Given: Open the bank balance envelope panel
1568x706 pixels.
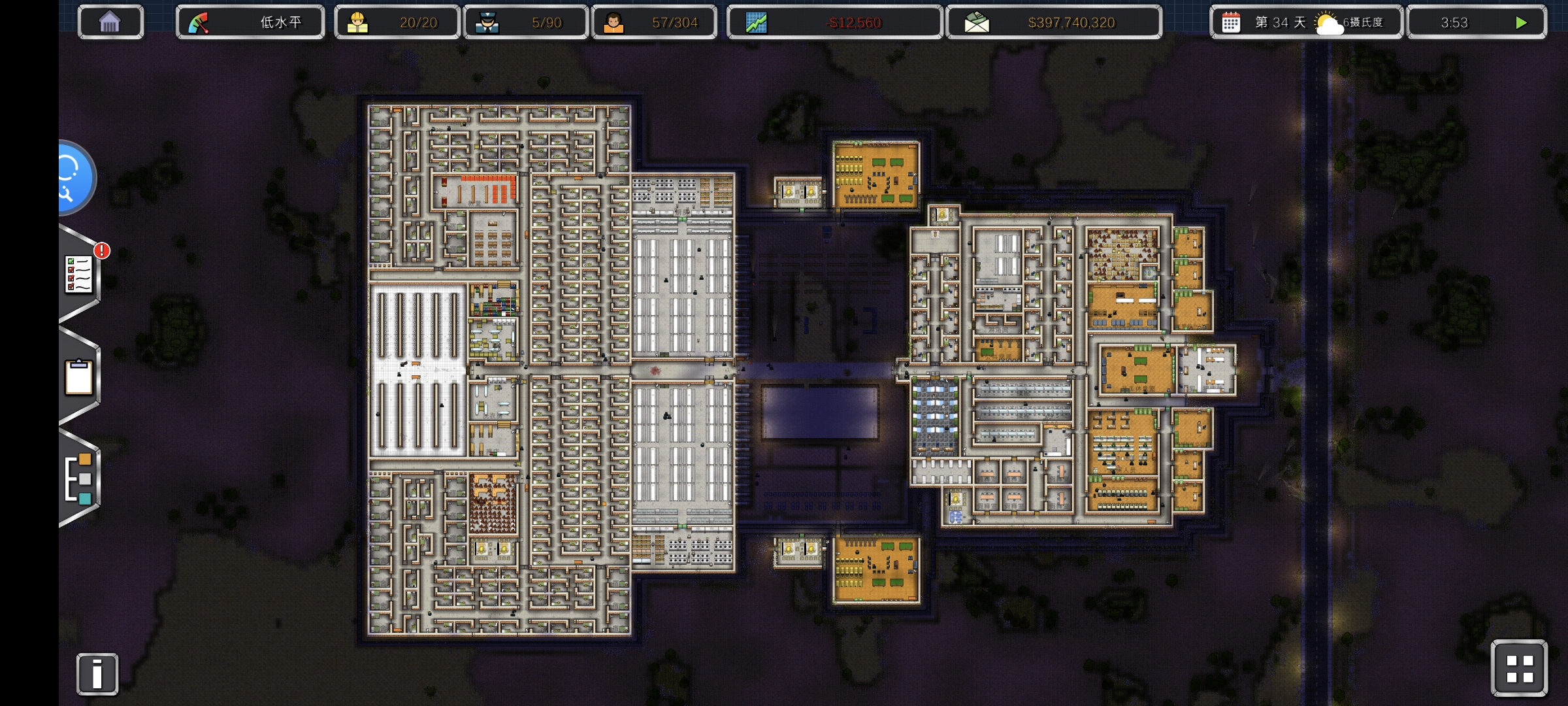Looking at the screenshot, I should tap(1053, 23).
